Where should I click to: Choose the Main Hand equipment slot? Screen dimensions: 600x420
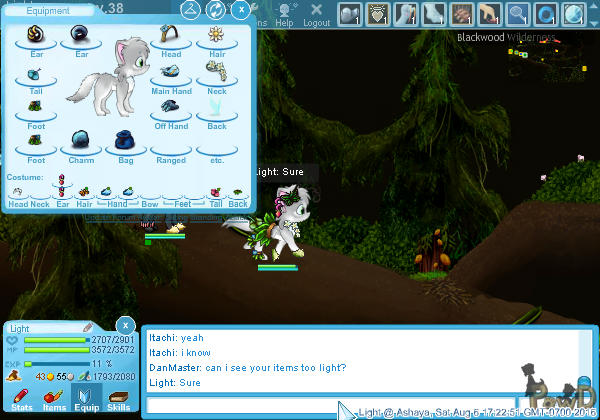pos(171,74)
